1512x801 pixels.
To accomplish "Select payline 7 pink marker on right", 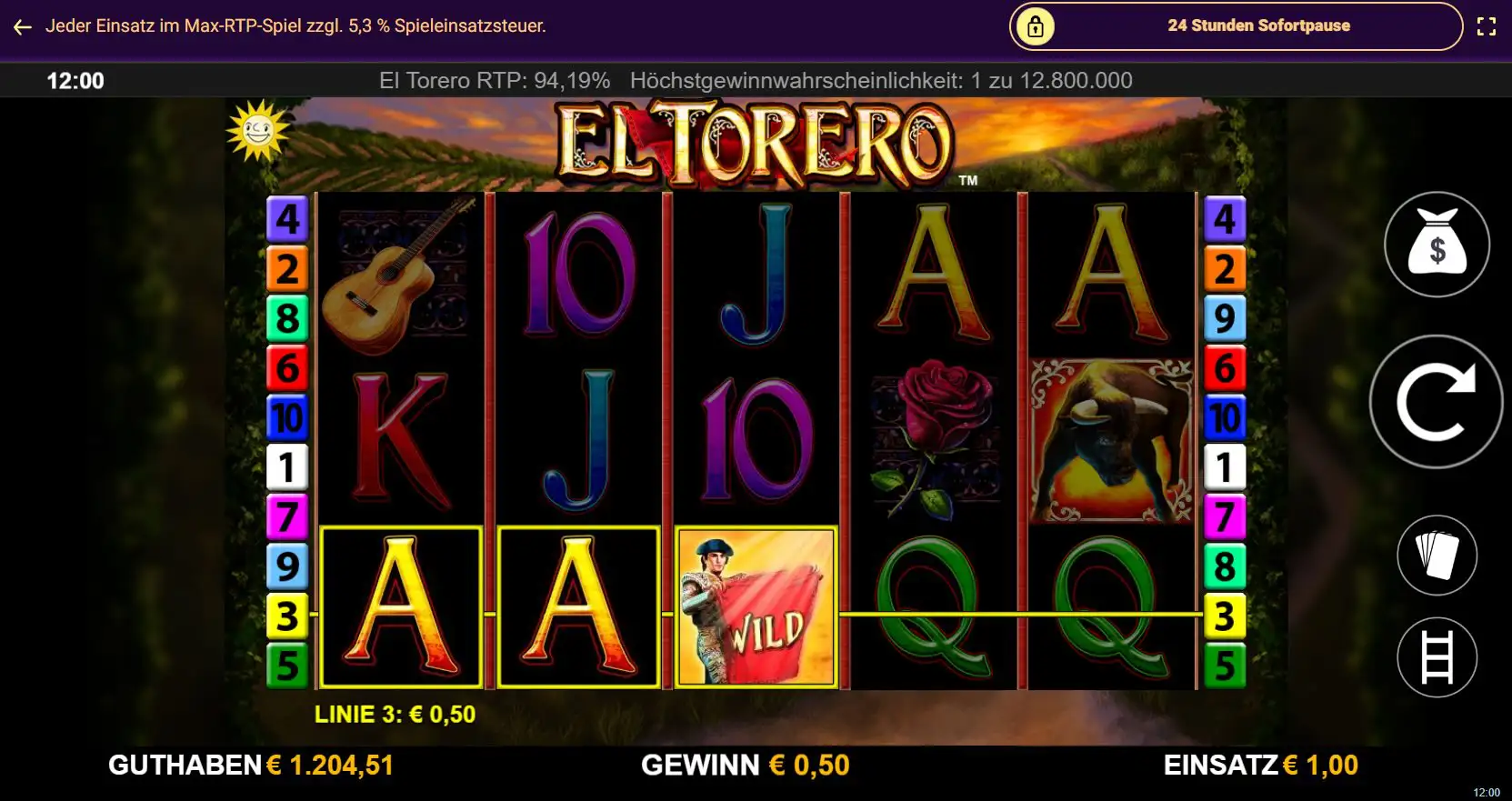I will (x=1226, y=517).
